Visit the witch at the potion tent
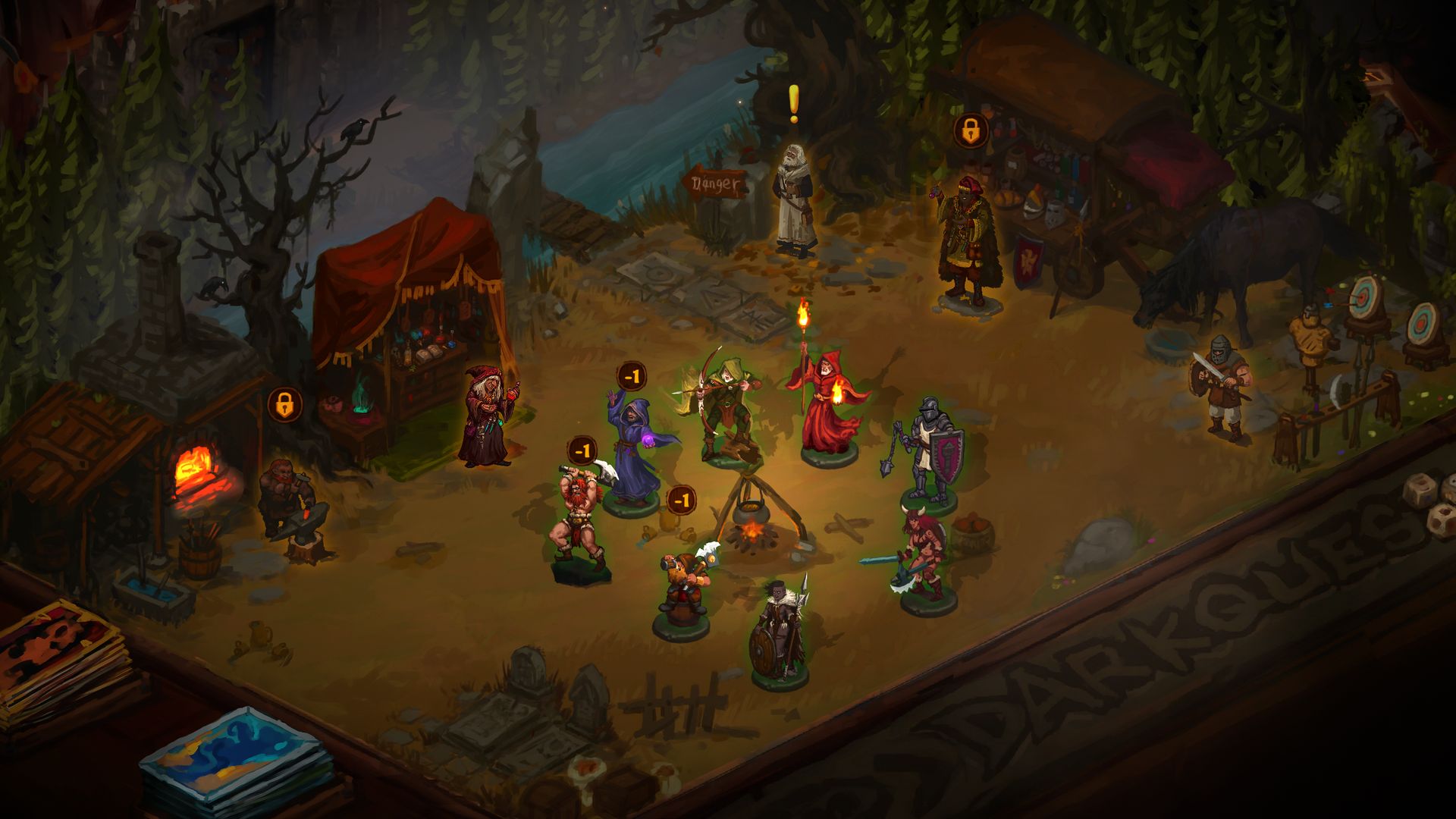1456x819 pixels. point(487,416)
